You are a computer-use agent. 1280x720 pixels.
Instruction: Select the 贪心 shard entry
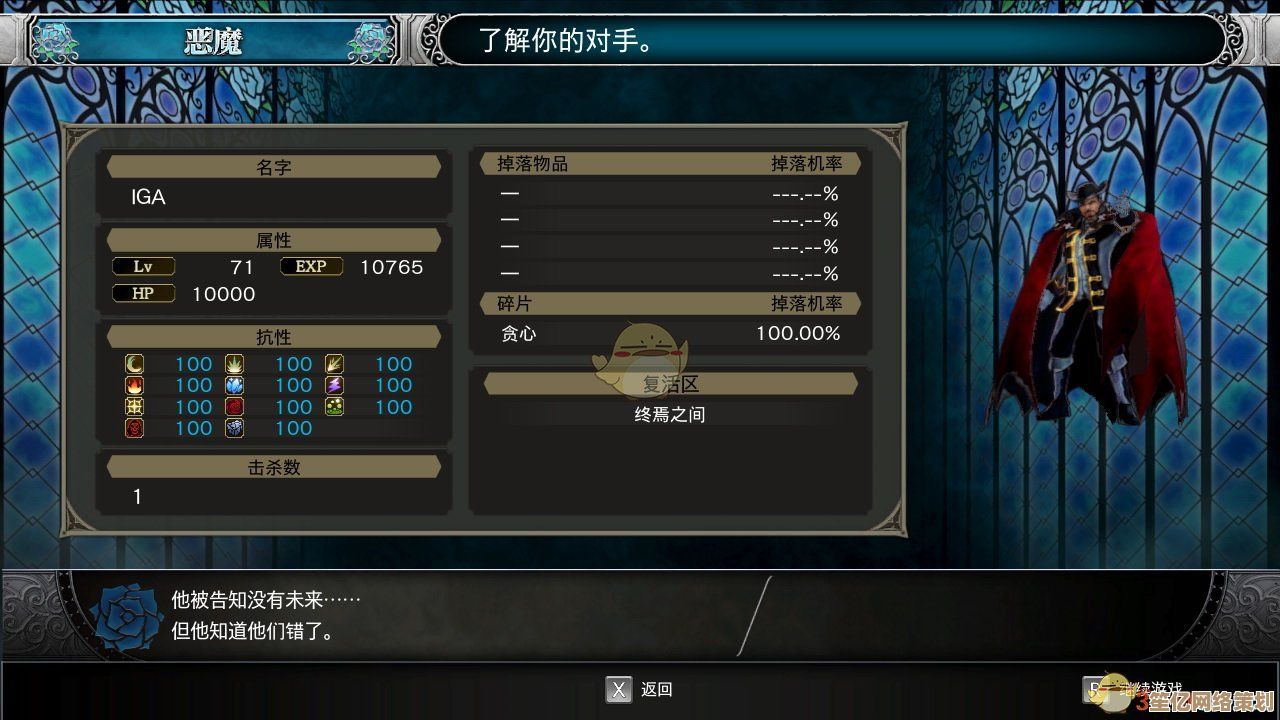(519, 334)
